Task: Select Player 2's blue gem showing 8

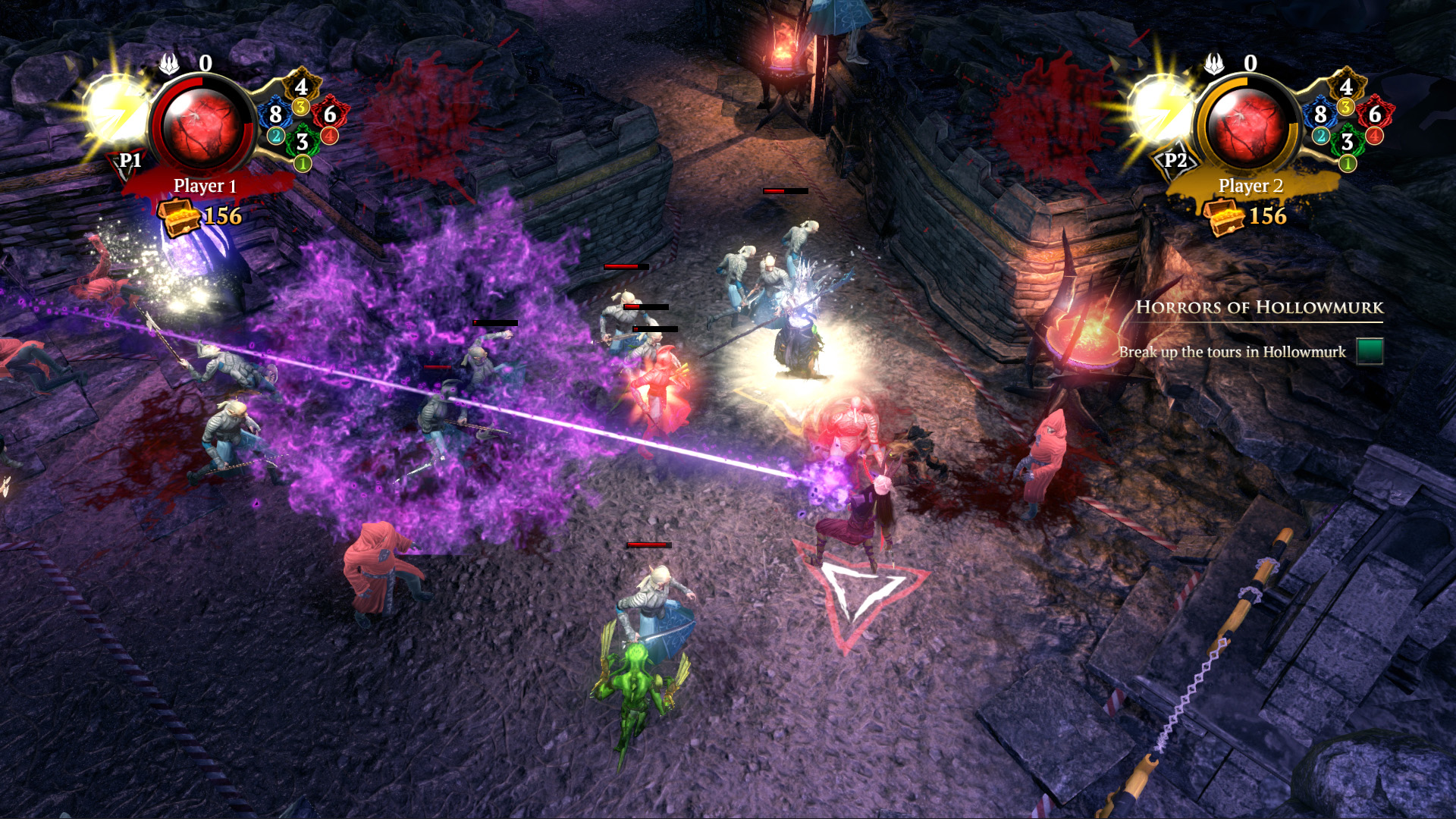Action: [x=1320, y=115]
